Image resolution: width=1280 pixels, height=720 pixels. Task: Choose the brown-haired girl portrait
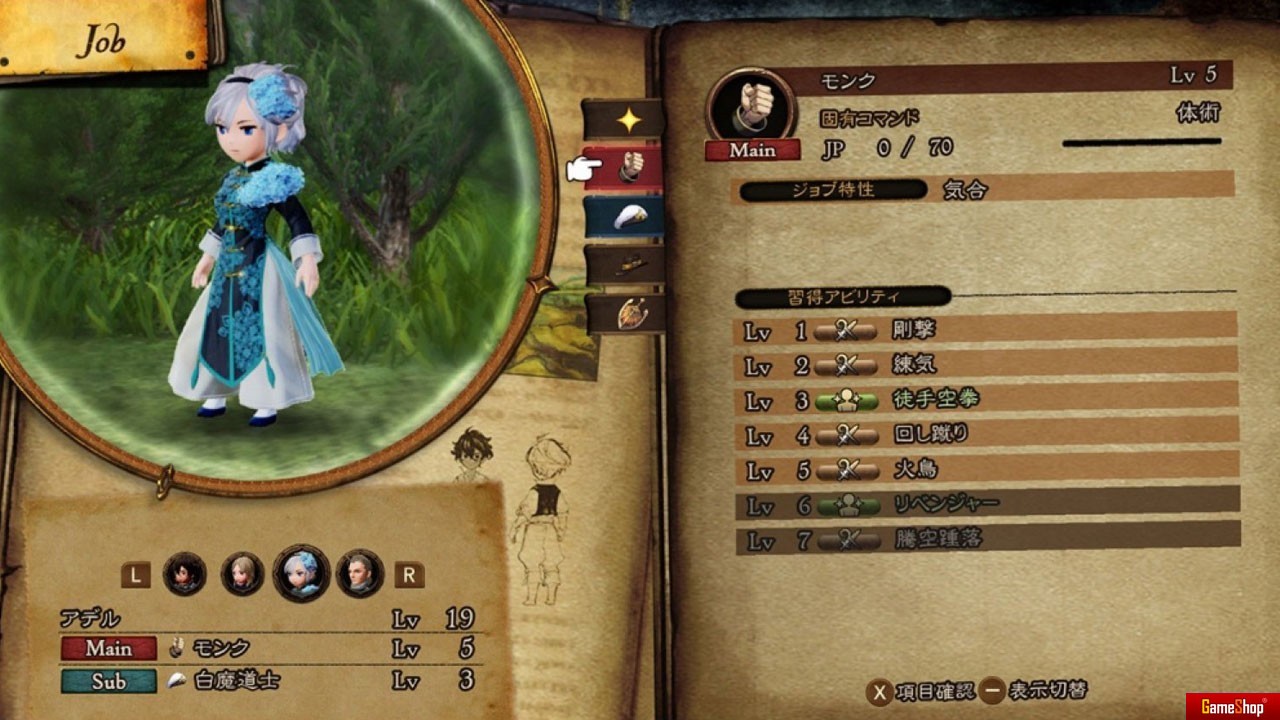[242, 574]
